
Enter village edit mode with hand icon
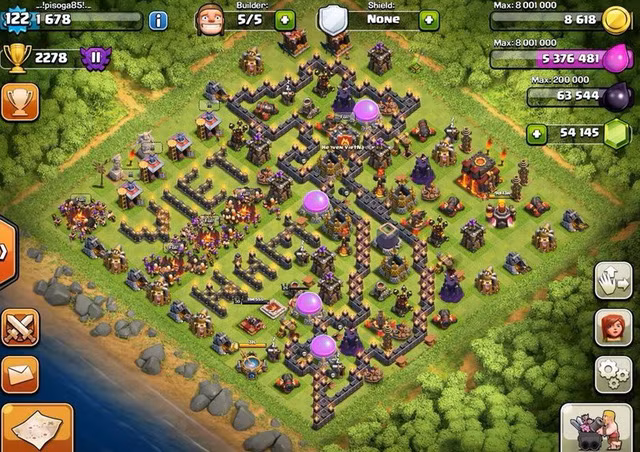pyautogui.click(x=612, y=282)
